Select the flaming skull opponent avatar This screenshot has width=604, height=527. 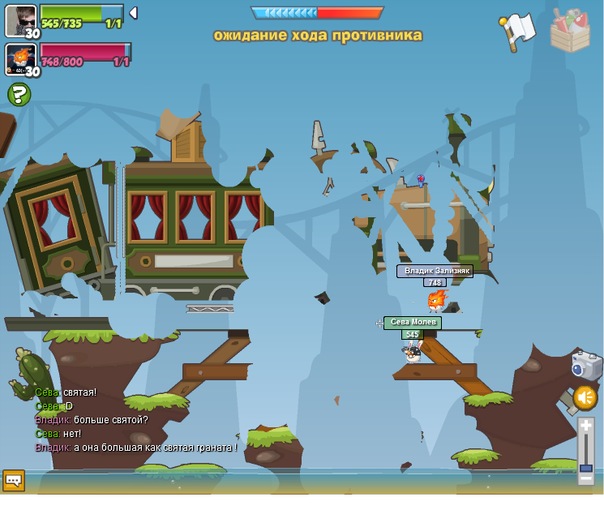(x=21, y=57)
